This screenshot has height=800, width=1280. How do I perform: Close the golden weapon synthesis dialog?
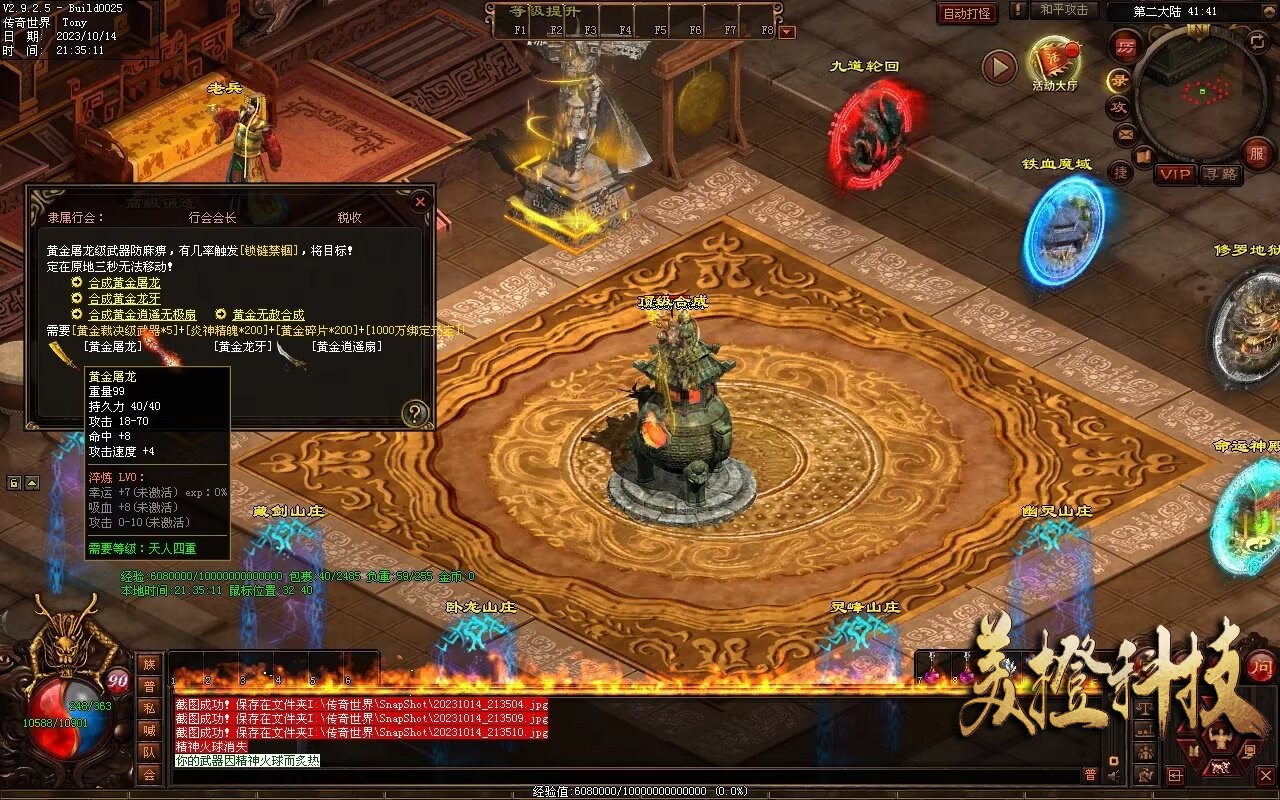coord(420,202)
